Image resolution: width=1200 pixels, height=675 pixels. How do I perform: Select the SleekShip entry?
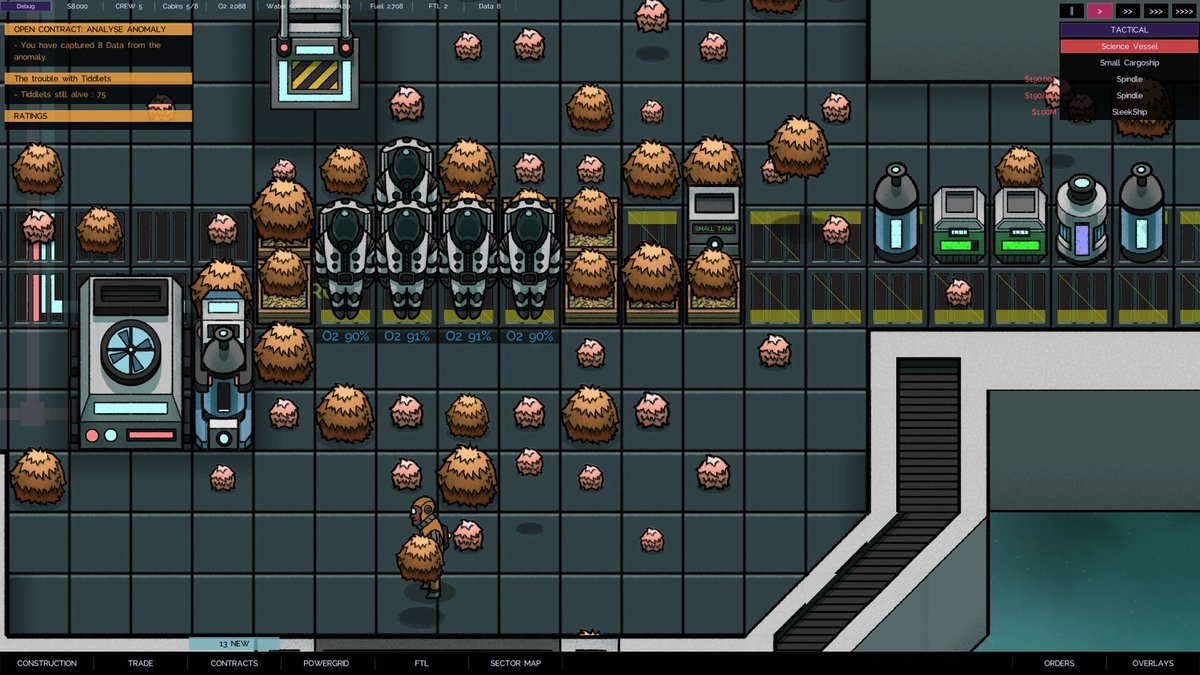tap(1129, 112)
